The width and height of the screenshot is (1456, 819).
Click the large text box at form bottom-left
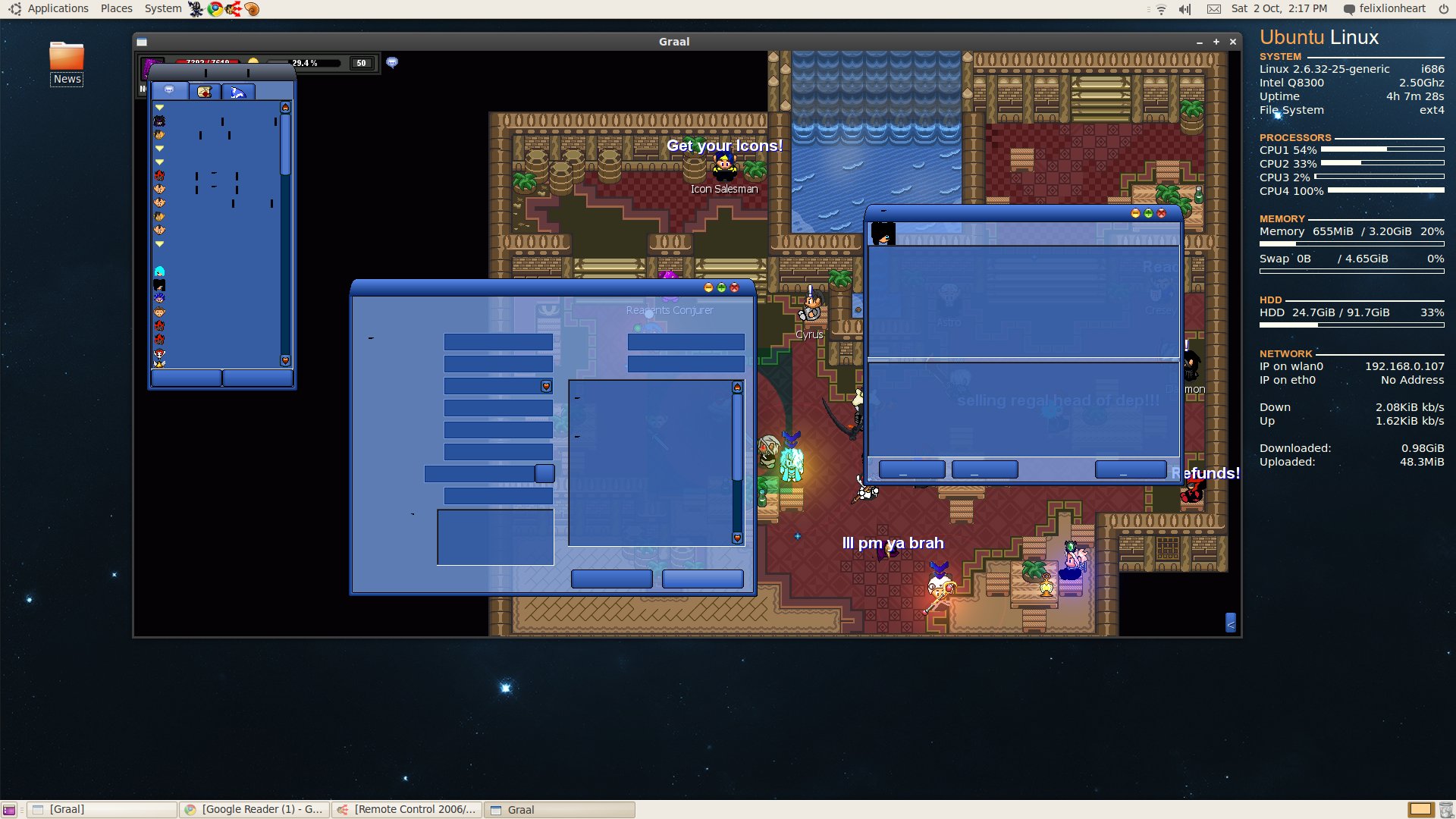[495, 537]
